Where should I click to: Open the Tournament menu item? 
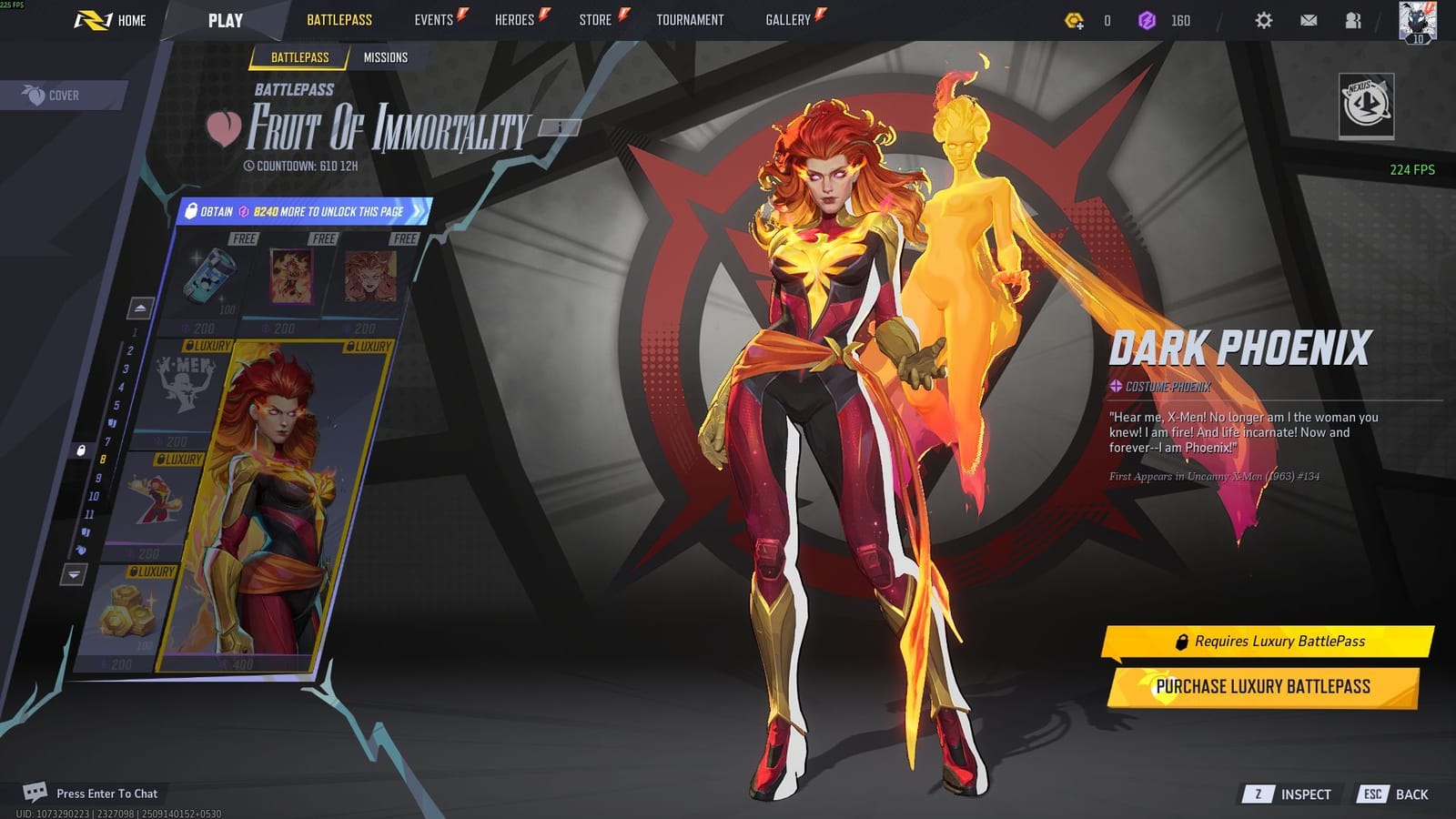[x=689, y=19]
